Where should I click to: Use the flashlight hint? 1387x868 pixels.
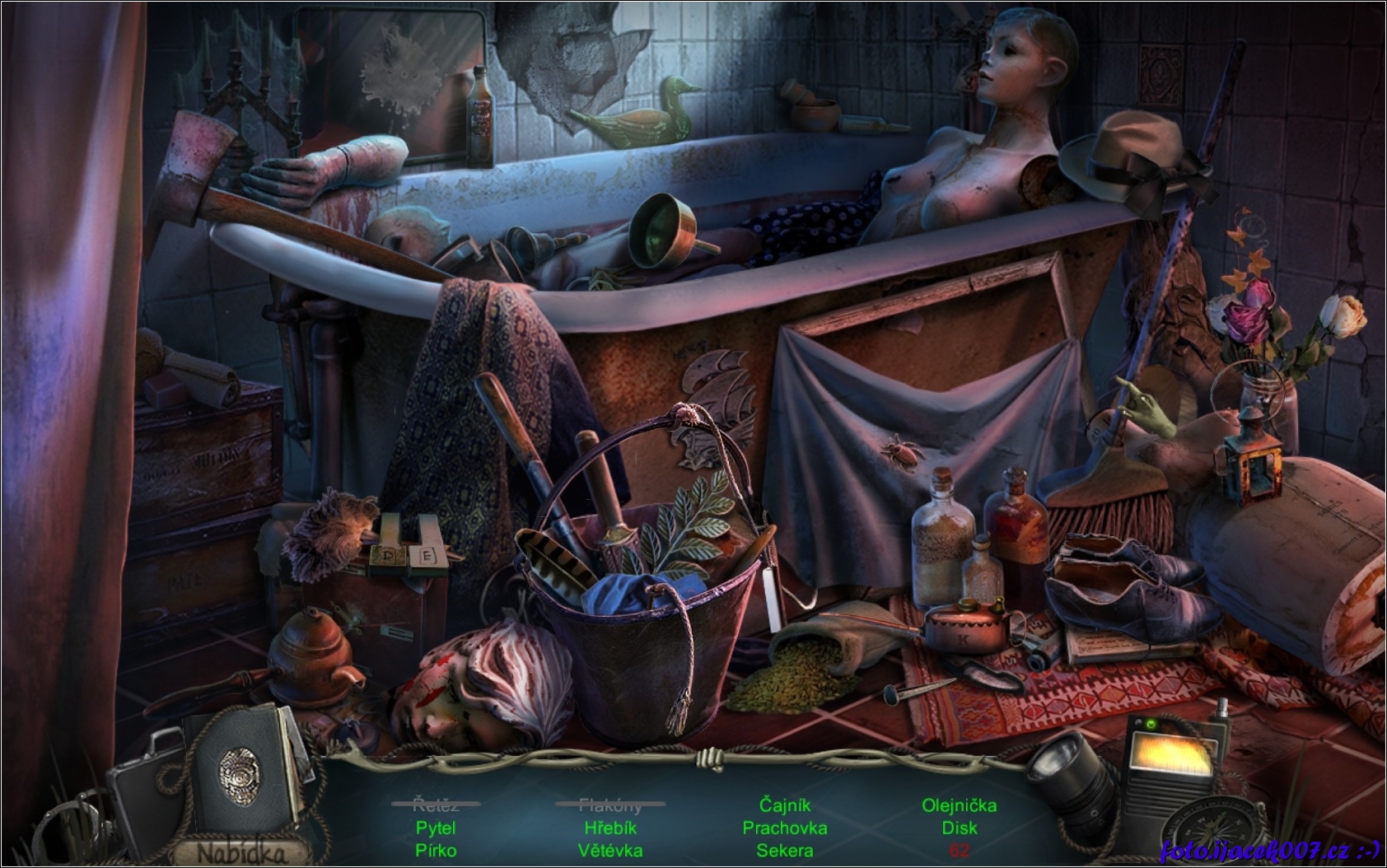(1071, 777)
